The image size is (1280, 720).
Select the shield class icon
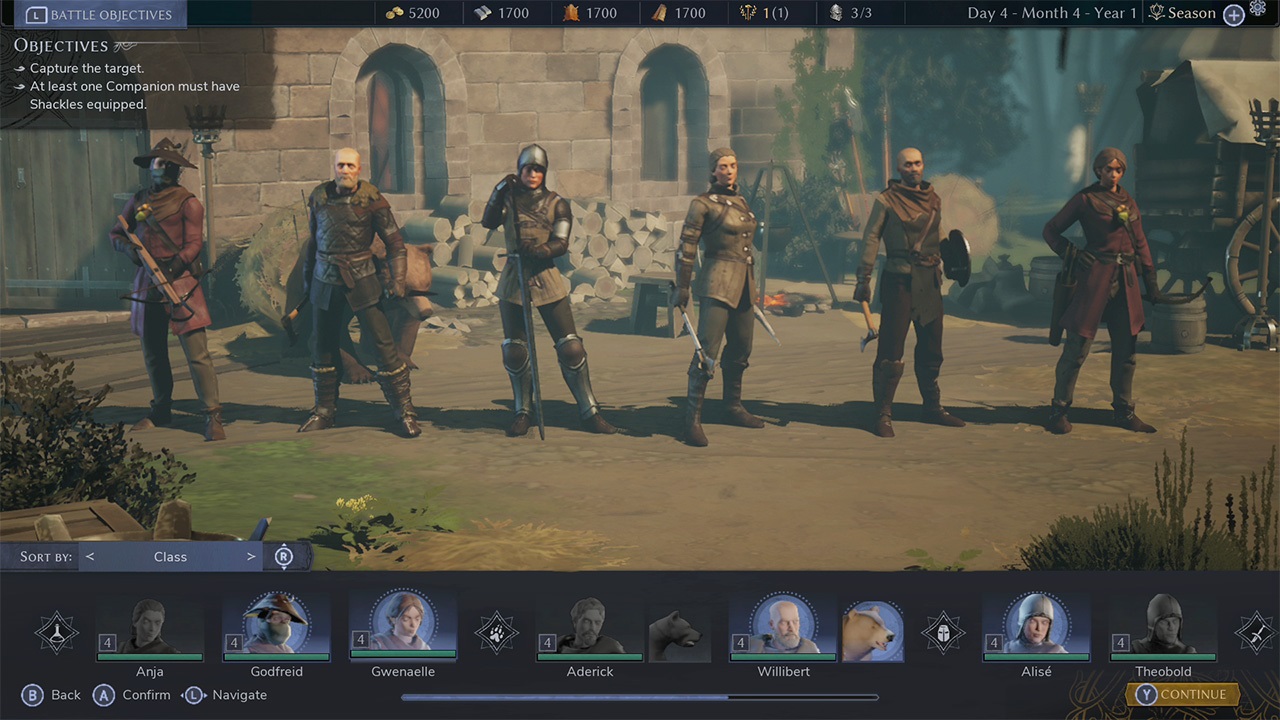pyautogui.click(x=943, y=632)
